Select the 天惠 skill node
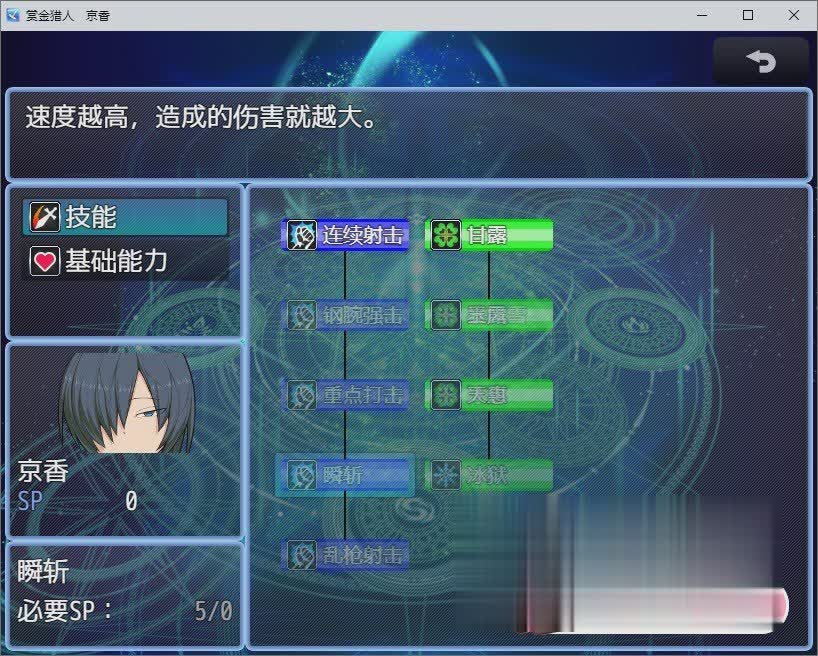The width and height of the screenshot is (818, 656). tap(490, 395)
